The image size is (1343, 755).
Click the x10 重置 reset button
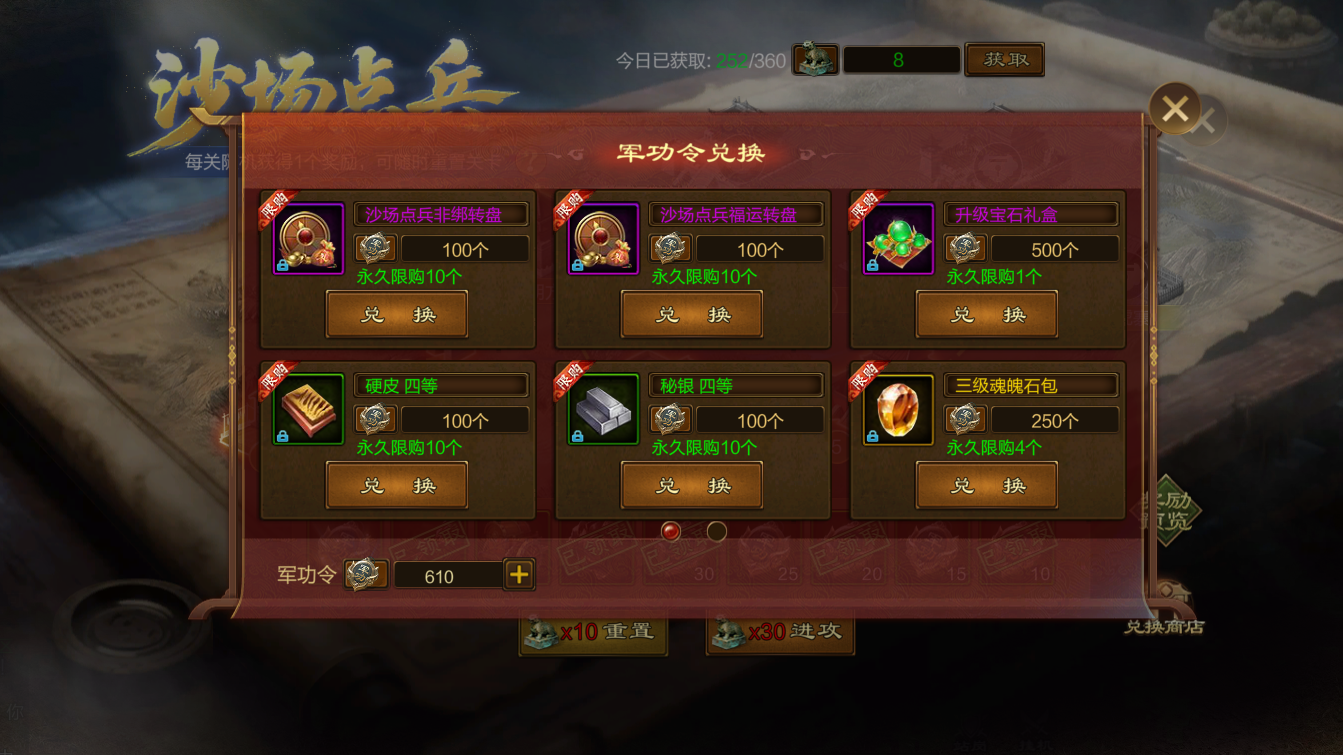point(593,632)
